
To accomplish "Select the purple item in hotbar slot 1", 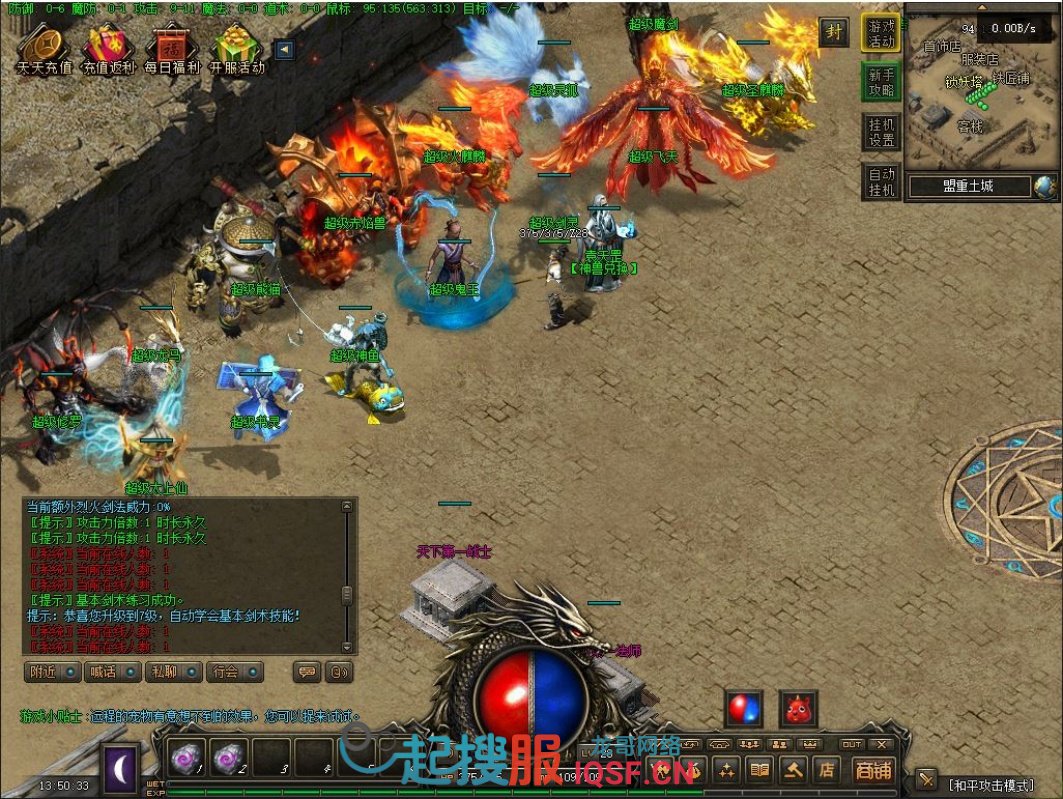I will coord(186,756).
